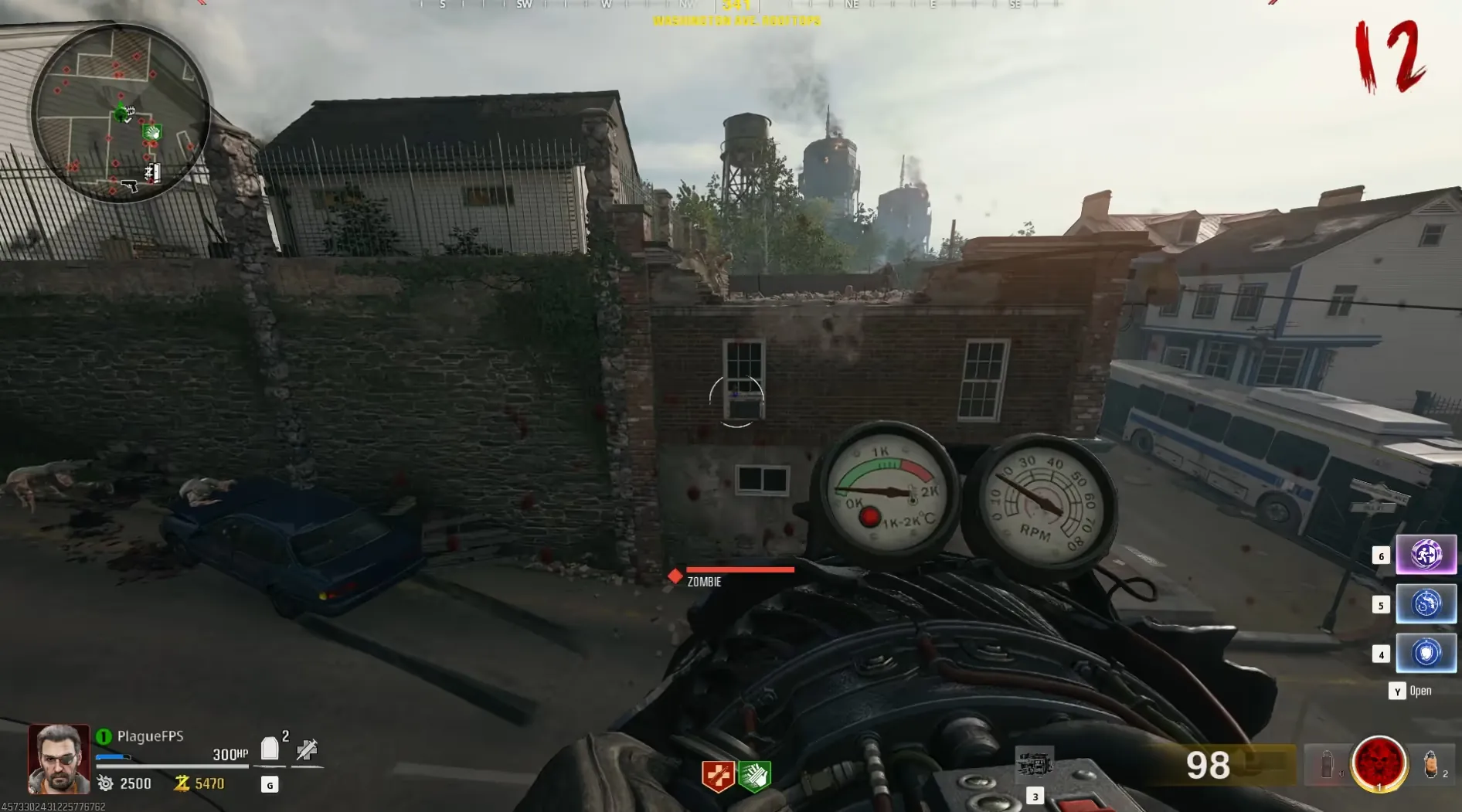Click the circular minimap
Image resolution: width=1462 pixels, height=812 pixels.
[120, 113]
